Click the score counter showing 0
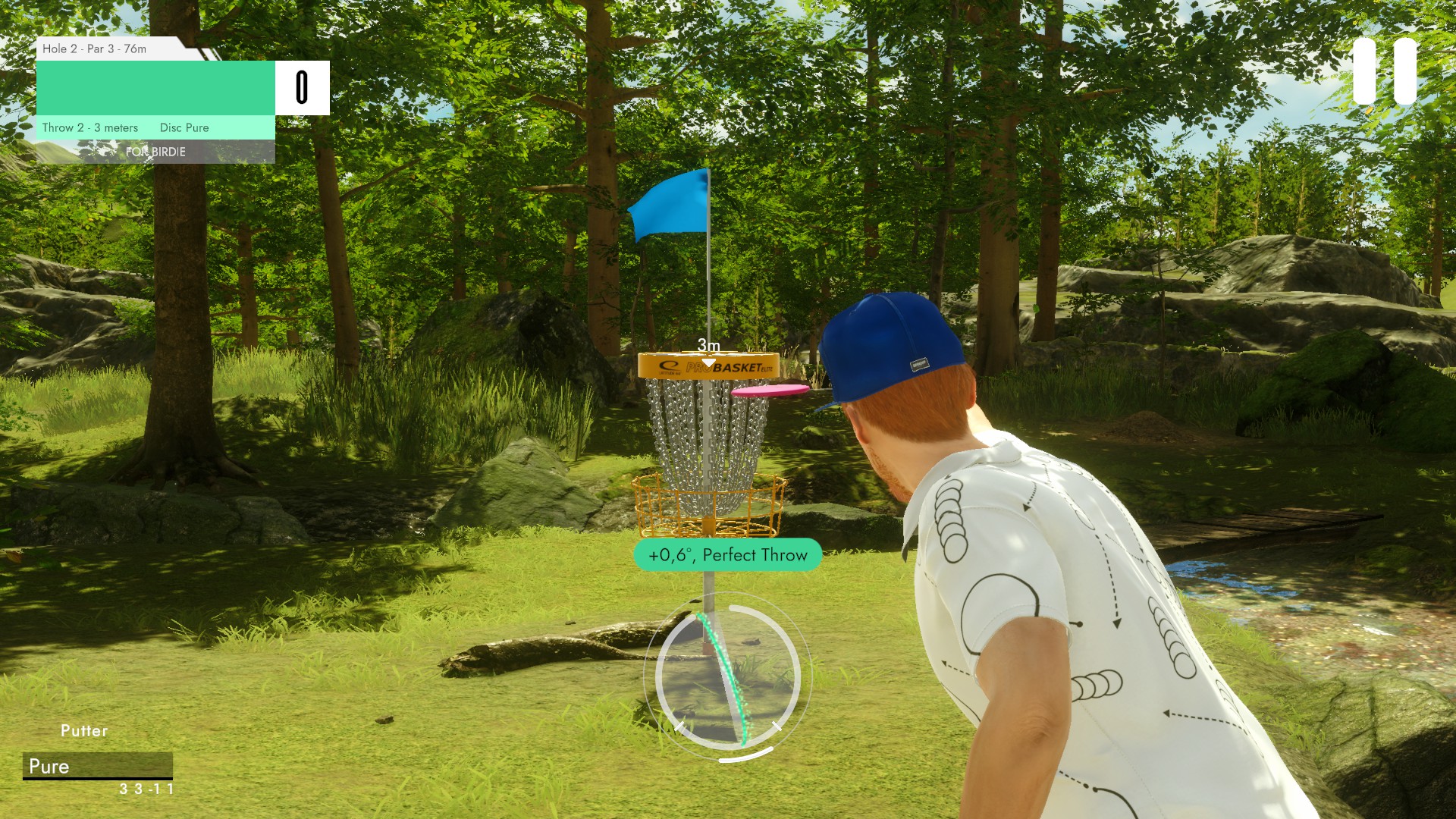This screenshot has width=1456, height=819. coord(303,86)
